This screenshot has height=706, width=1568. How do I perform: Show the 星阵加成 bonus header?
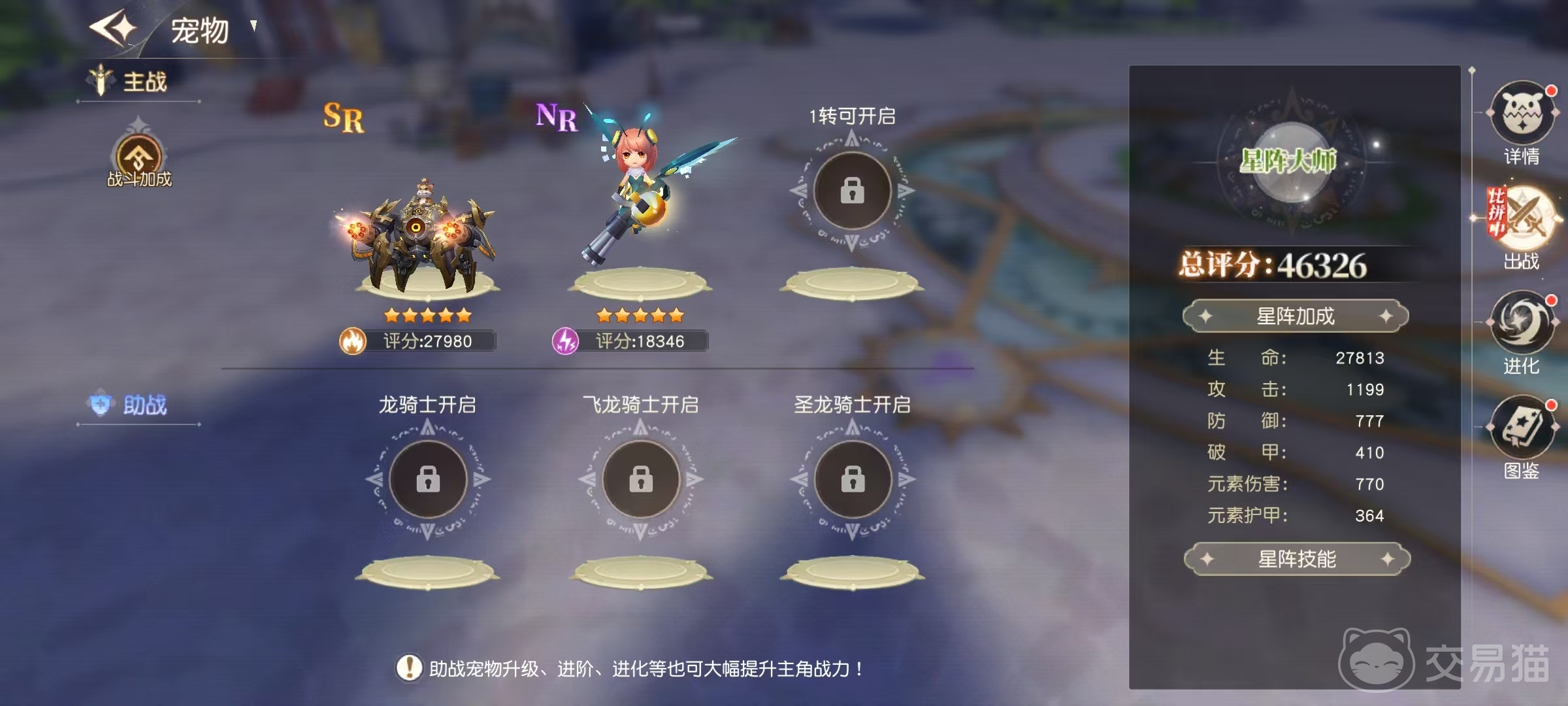click(1296, 316)
